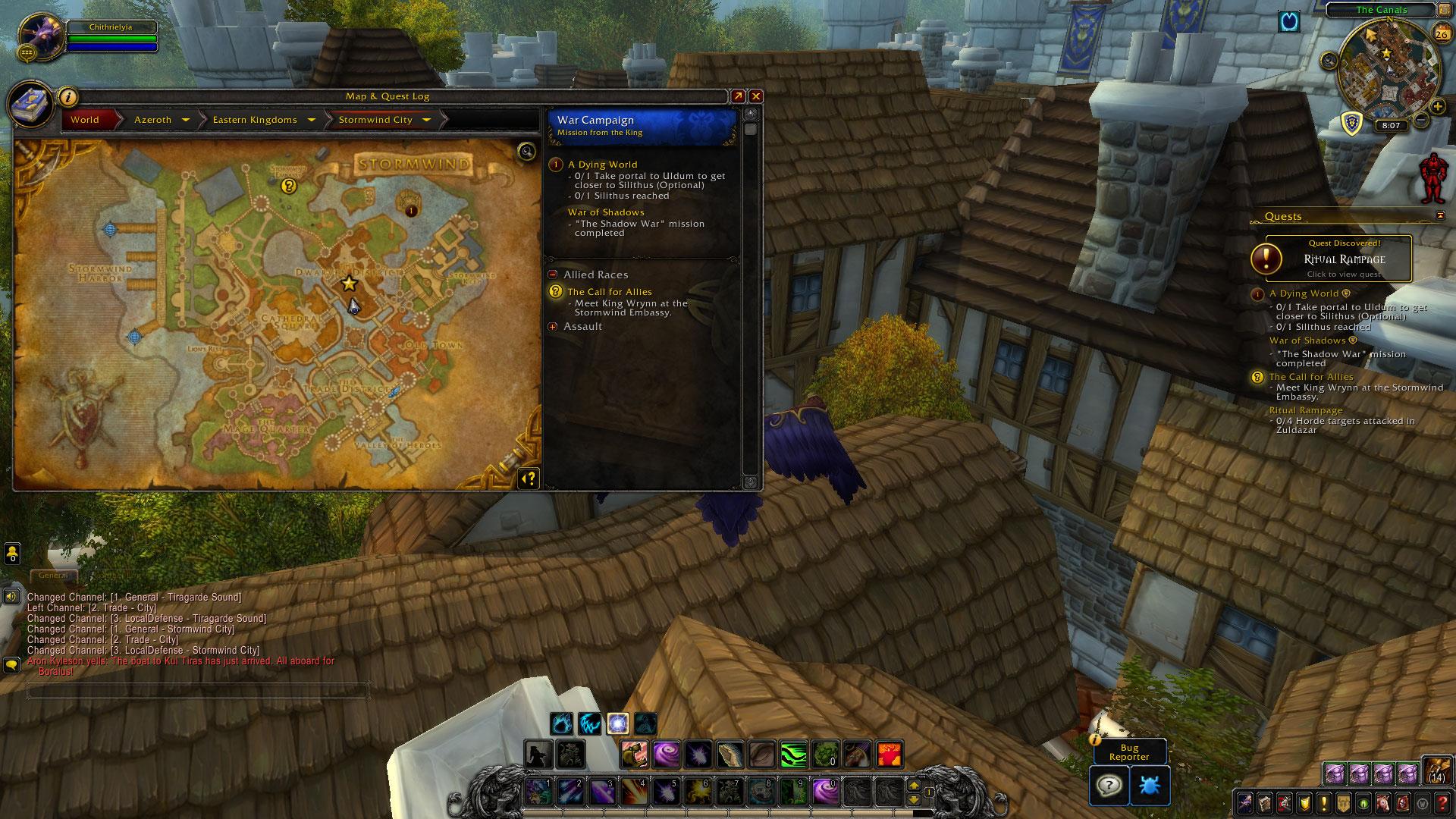This screenshot has width=1456, height=819.
Task: View the discovered Ritual Rampage quest
Action: tap(1338, 259)
